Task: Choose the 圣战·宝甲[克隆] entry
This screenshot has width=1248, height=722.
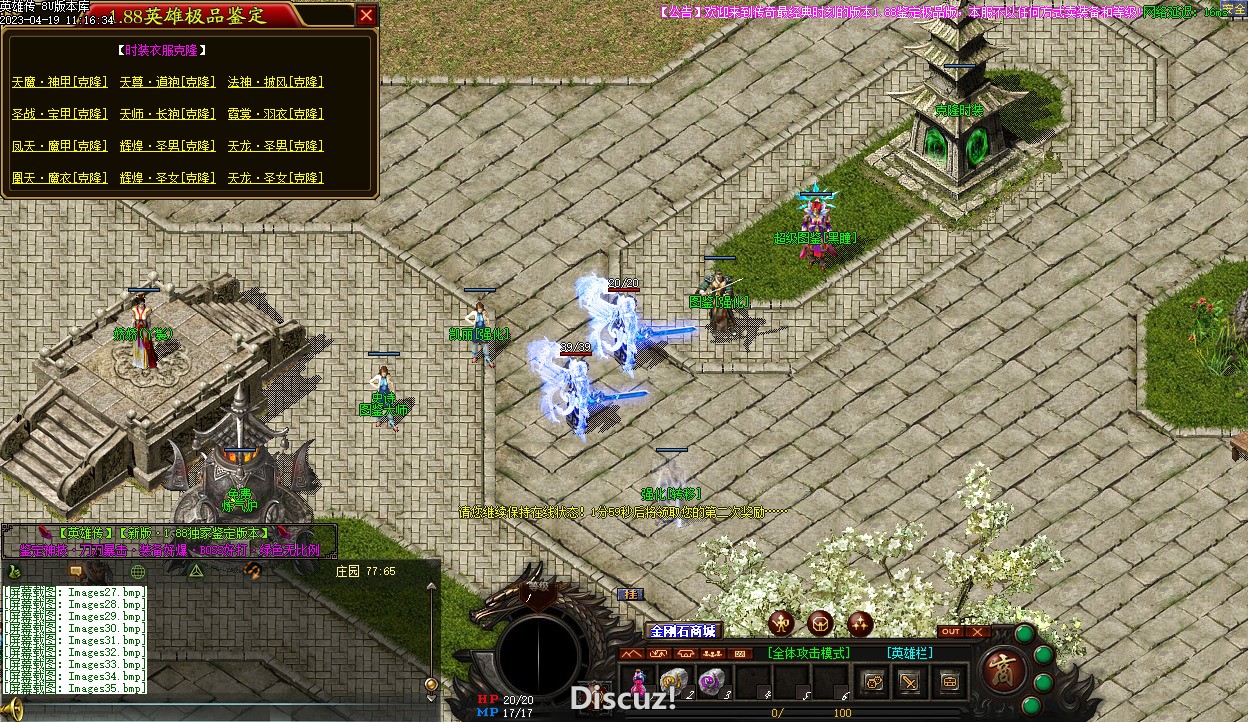Action: click(x=59, y=114)
